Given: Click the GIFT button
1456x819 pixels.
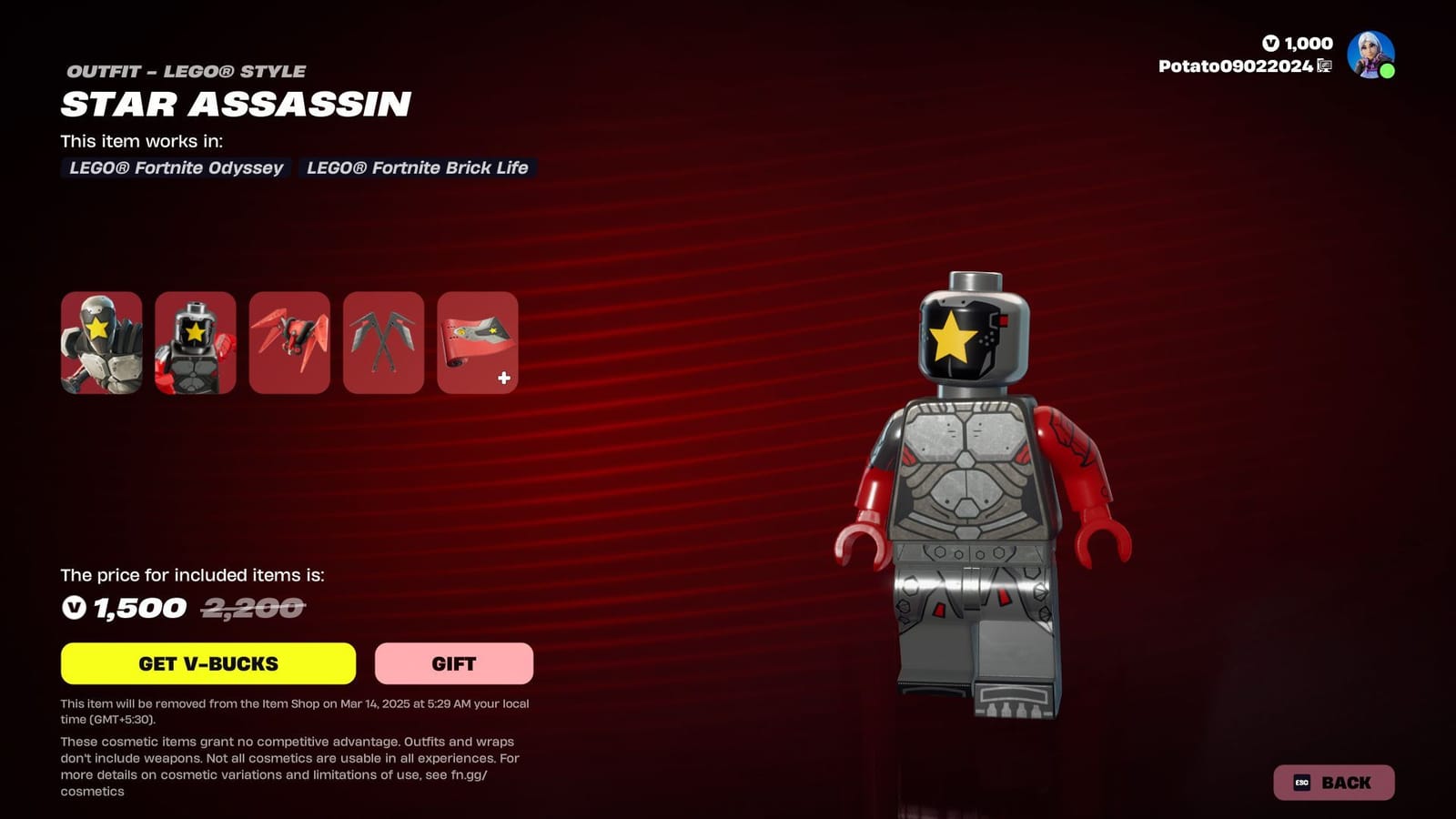Looking at the screenshot, I should coord(453,663).
